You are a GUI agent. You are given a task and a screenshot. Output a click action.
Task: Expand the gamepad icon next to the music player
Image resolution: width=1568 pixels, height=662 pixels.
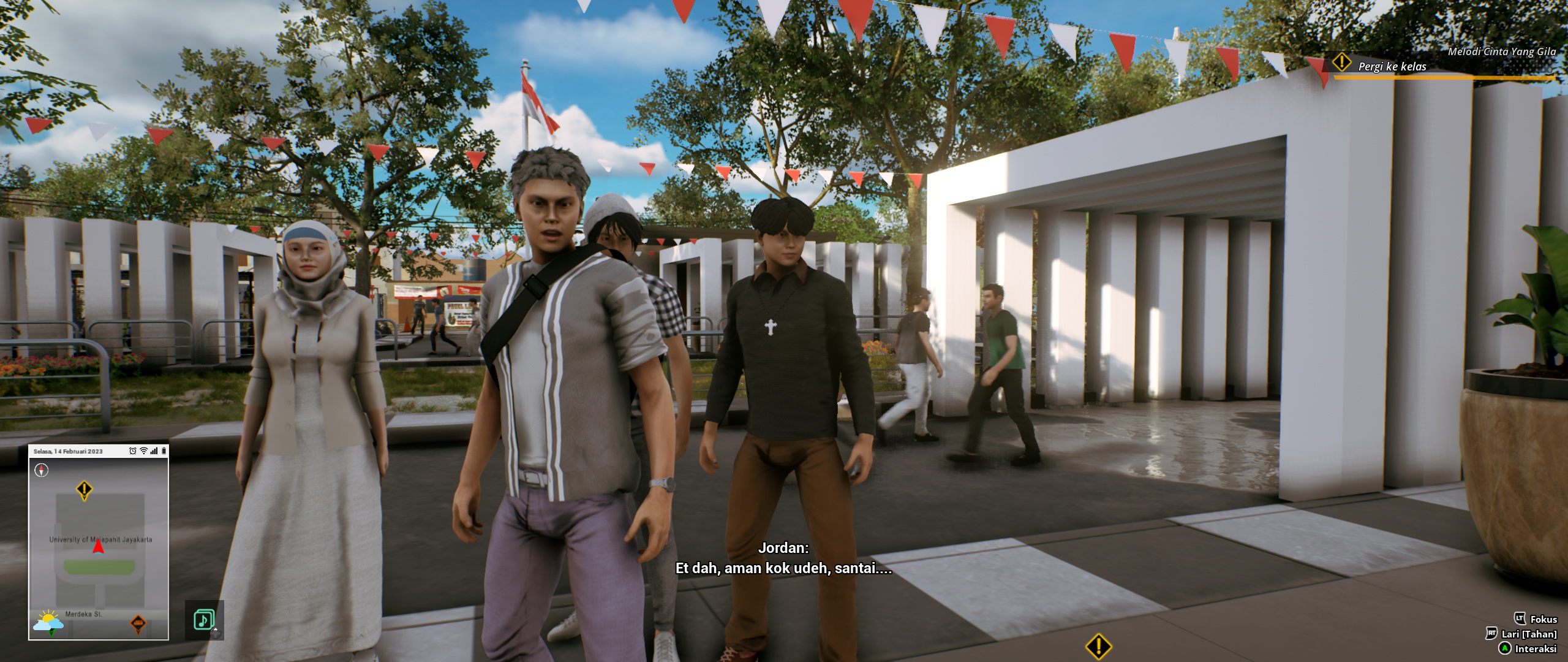click(216, 633)
